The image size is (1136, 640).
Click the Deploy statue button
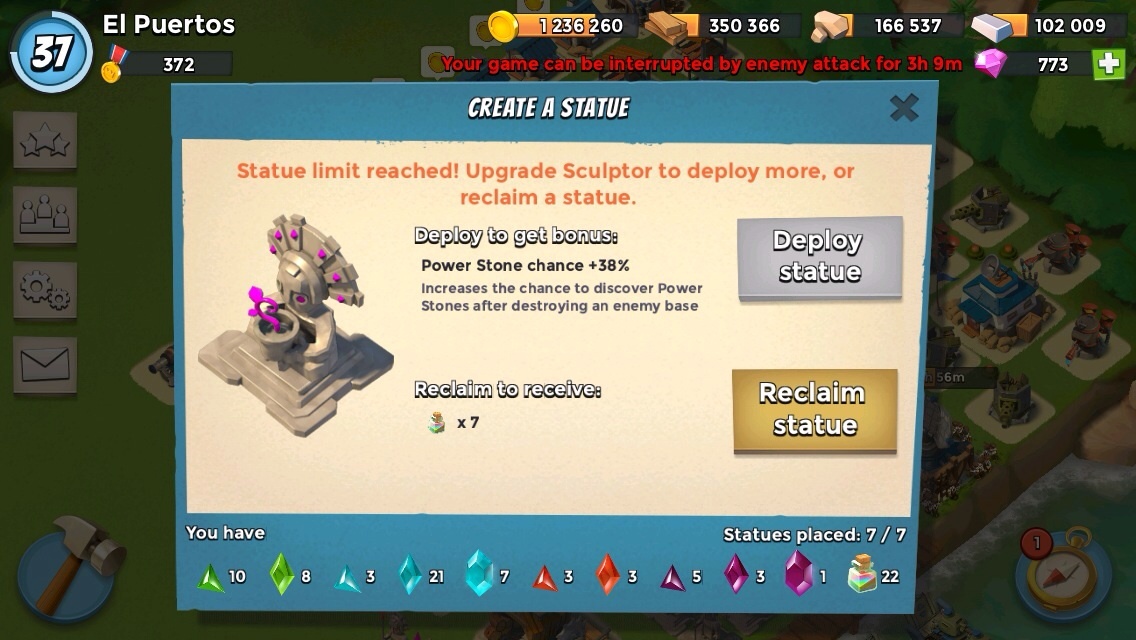click(819, 257)
